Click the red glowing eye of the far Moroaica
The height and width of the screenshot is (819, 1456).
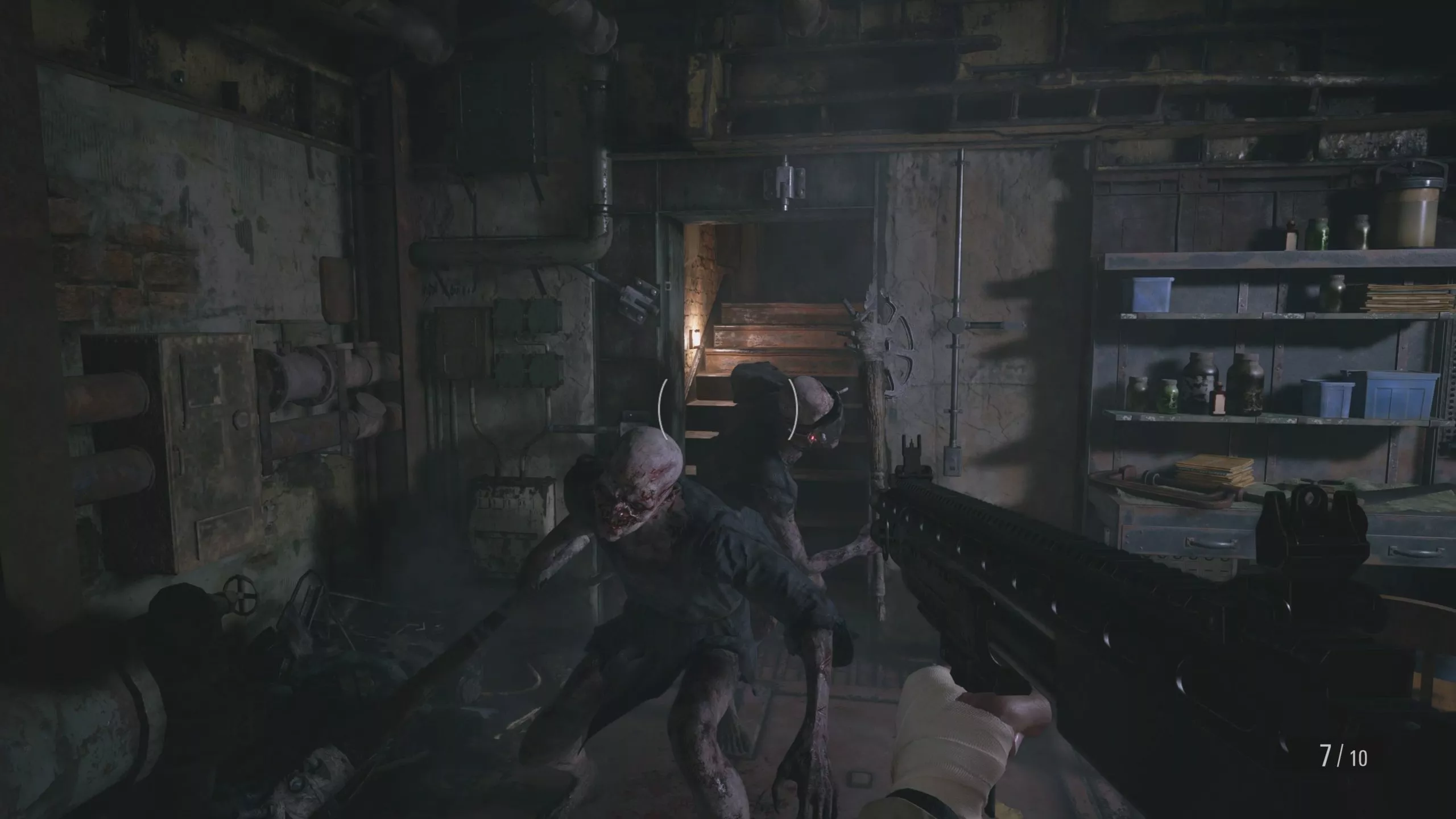(x=813, y=439)
